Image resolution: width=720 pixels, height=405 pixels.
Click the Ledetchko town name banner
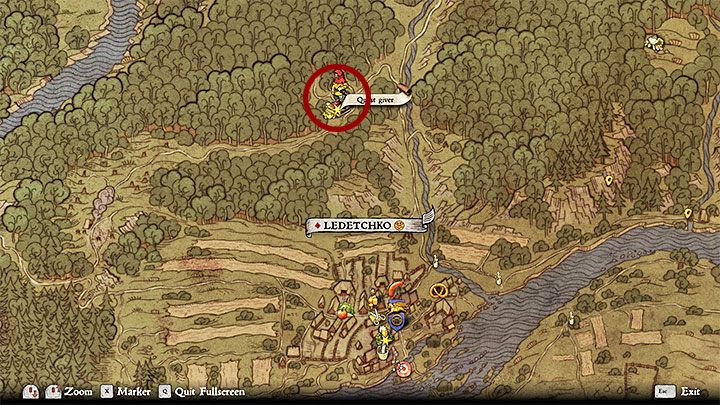363,227
